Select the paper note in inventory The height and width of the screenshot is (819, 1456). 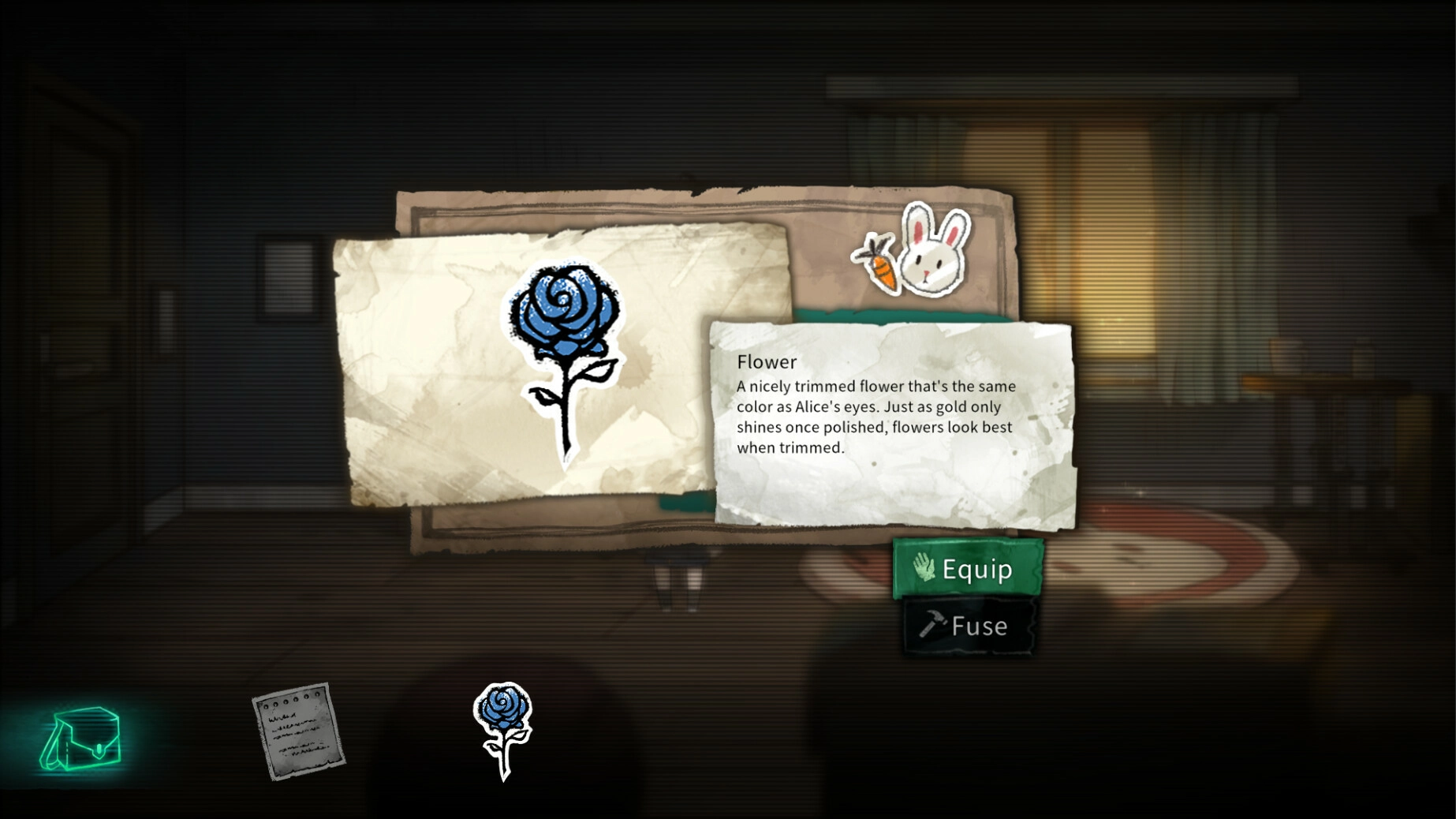(298, 731)
